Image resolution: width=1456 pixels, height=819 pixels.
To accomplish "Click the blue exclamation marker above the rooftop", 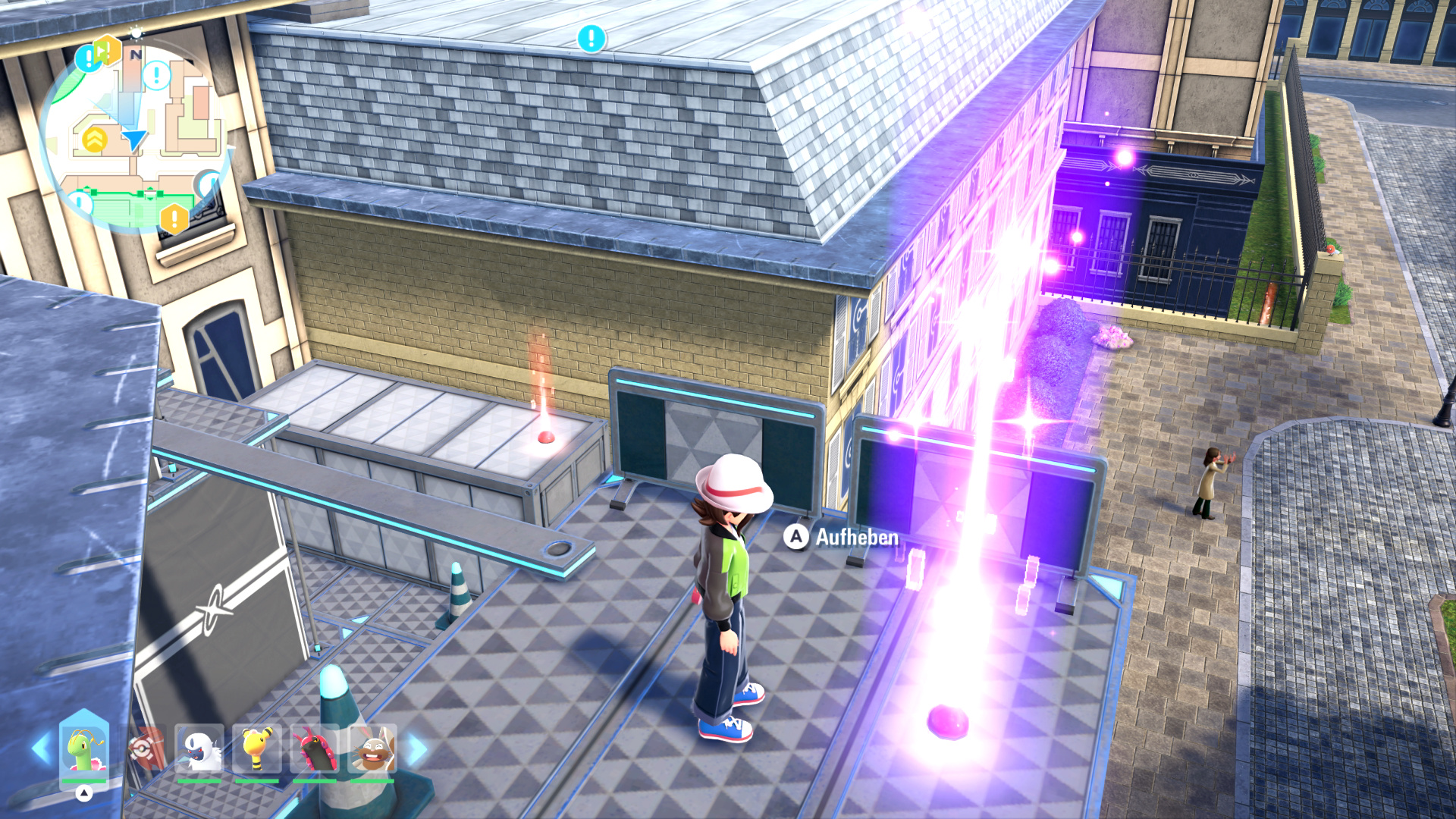I will click(591, 38).
